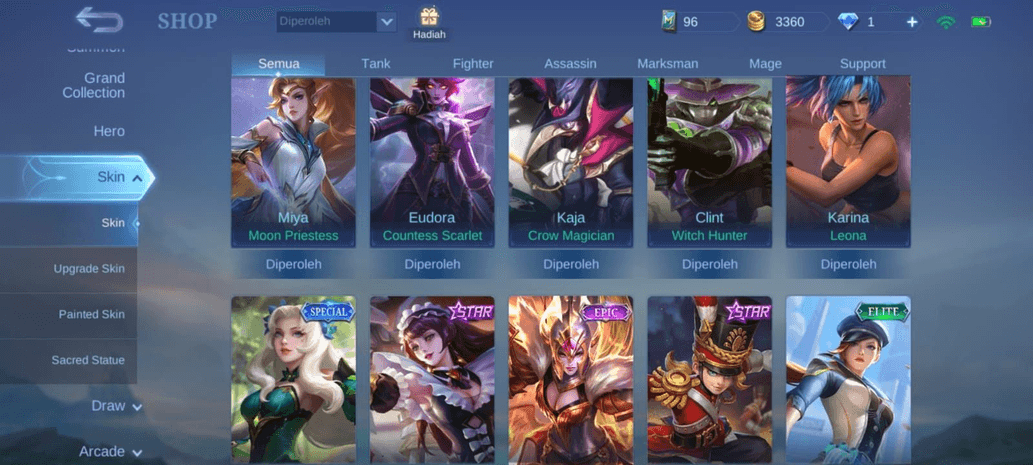Add diamonds with the plus button

pyautogui.click(x=912, y=22)
